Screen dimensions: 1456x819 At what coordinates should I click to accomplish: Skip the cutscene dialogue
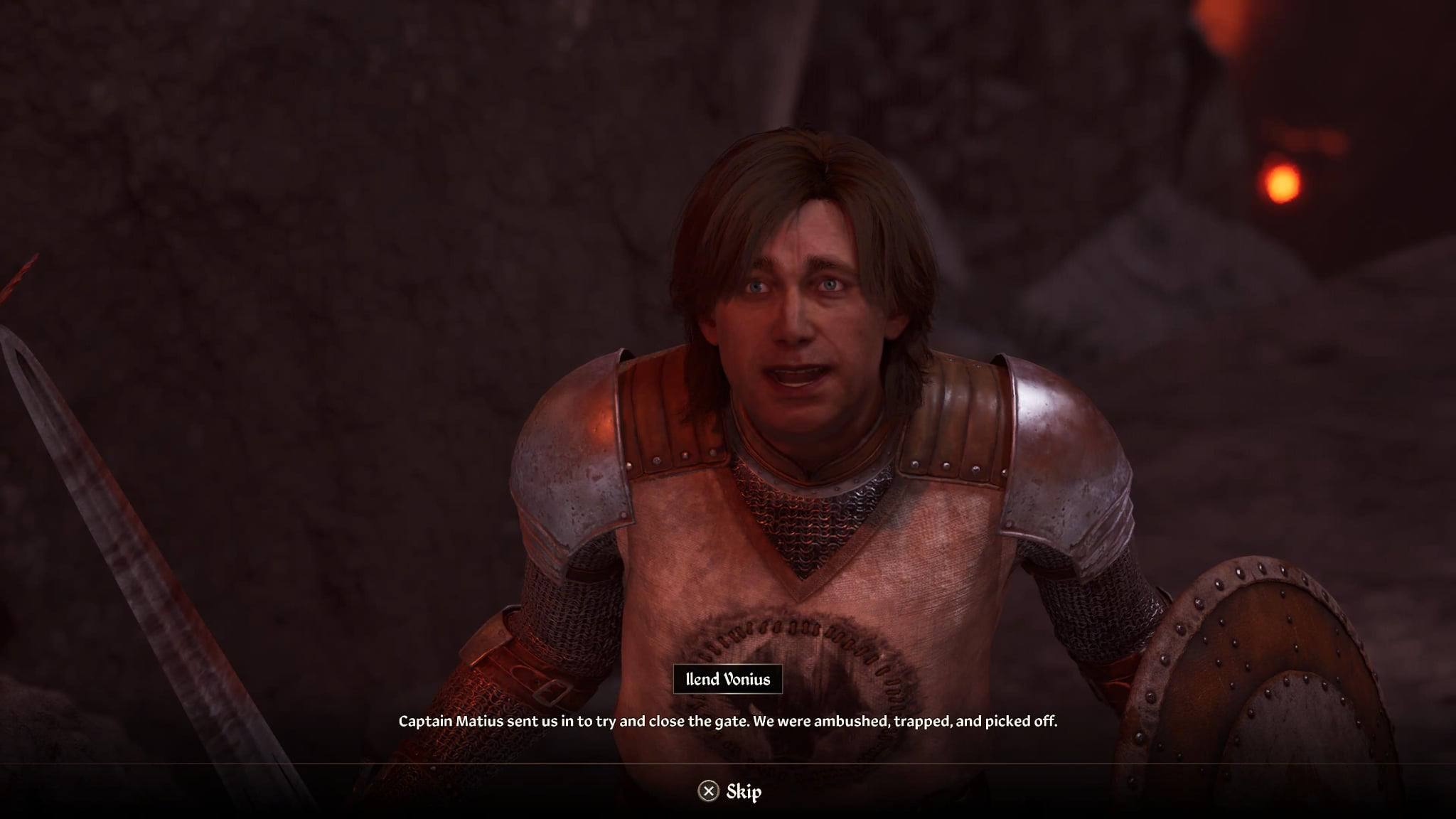[x=729, y=791]
